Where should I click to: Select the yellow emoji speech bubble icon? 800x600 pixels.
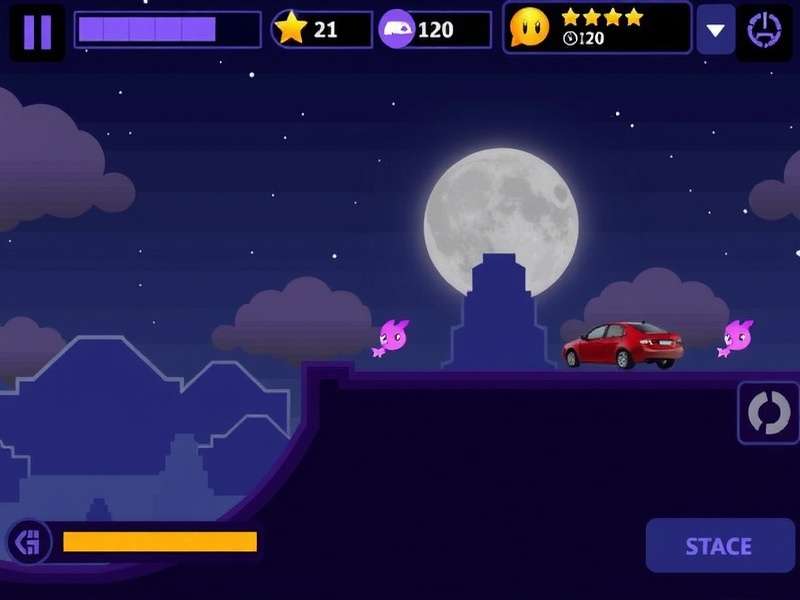coord(529,28)
